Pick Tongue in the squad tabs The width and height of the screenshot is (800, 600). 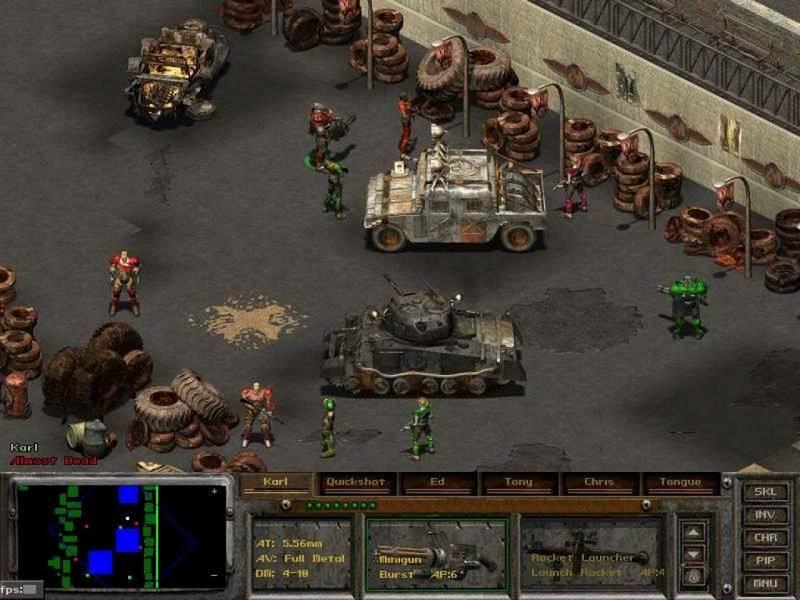(680, 483)
